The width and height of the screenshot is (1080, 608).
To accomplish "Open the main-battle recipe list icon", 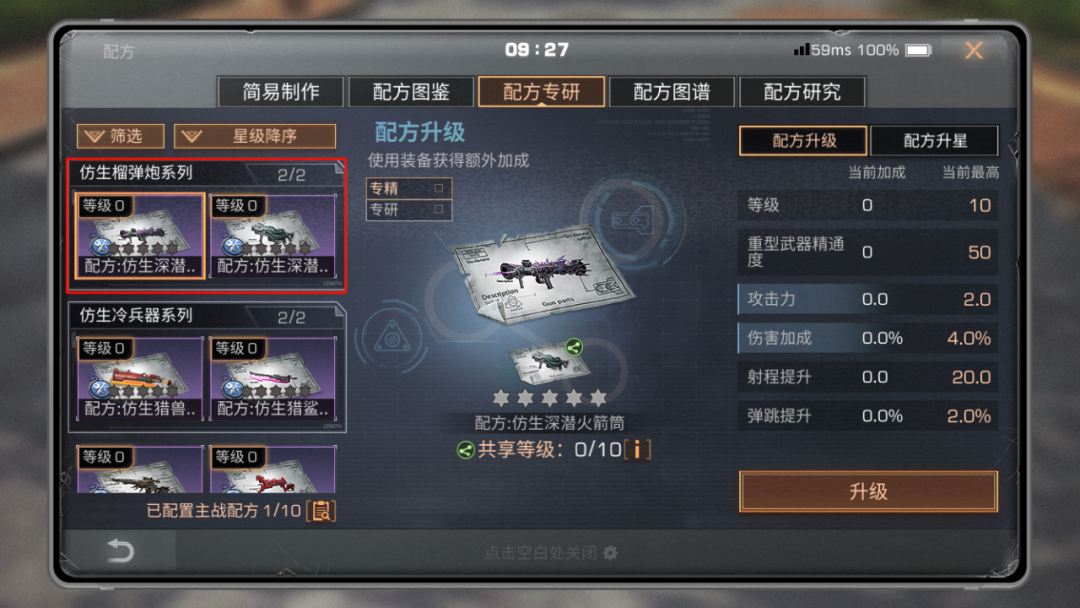I will click(x=321, y=511).
